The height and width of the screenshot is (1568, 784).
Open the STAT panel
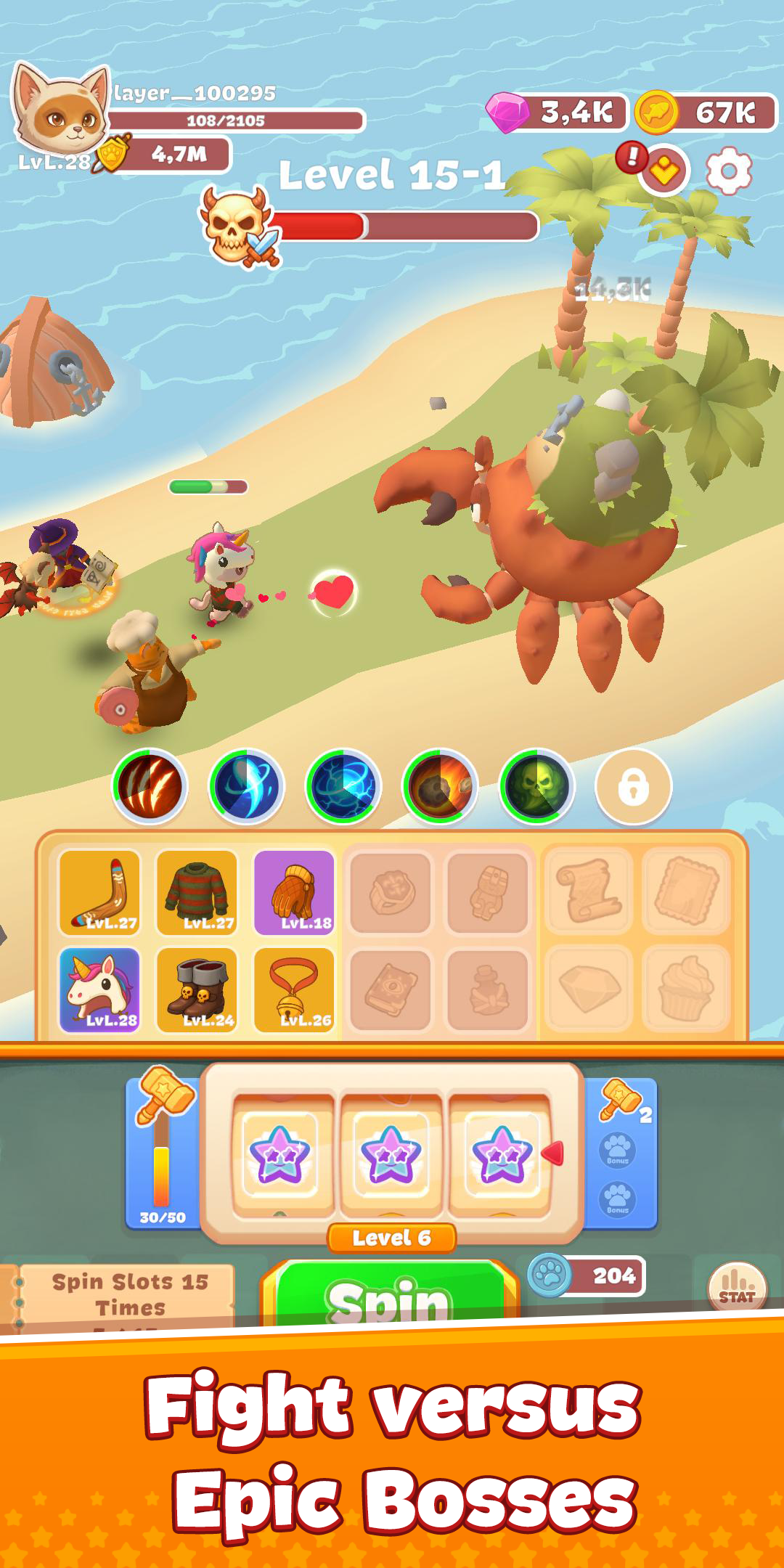tap(737, 1288)
